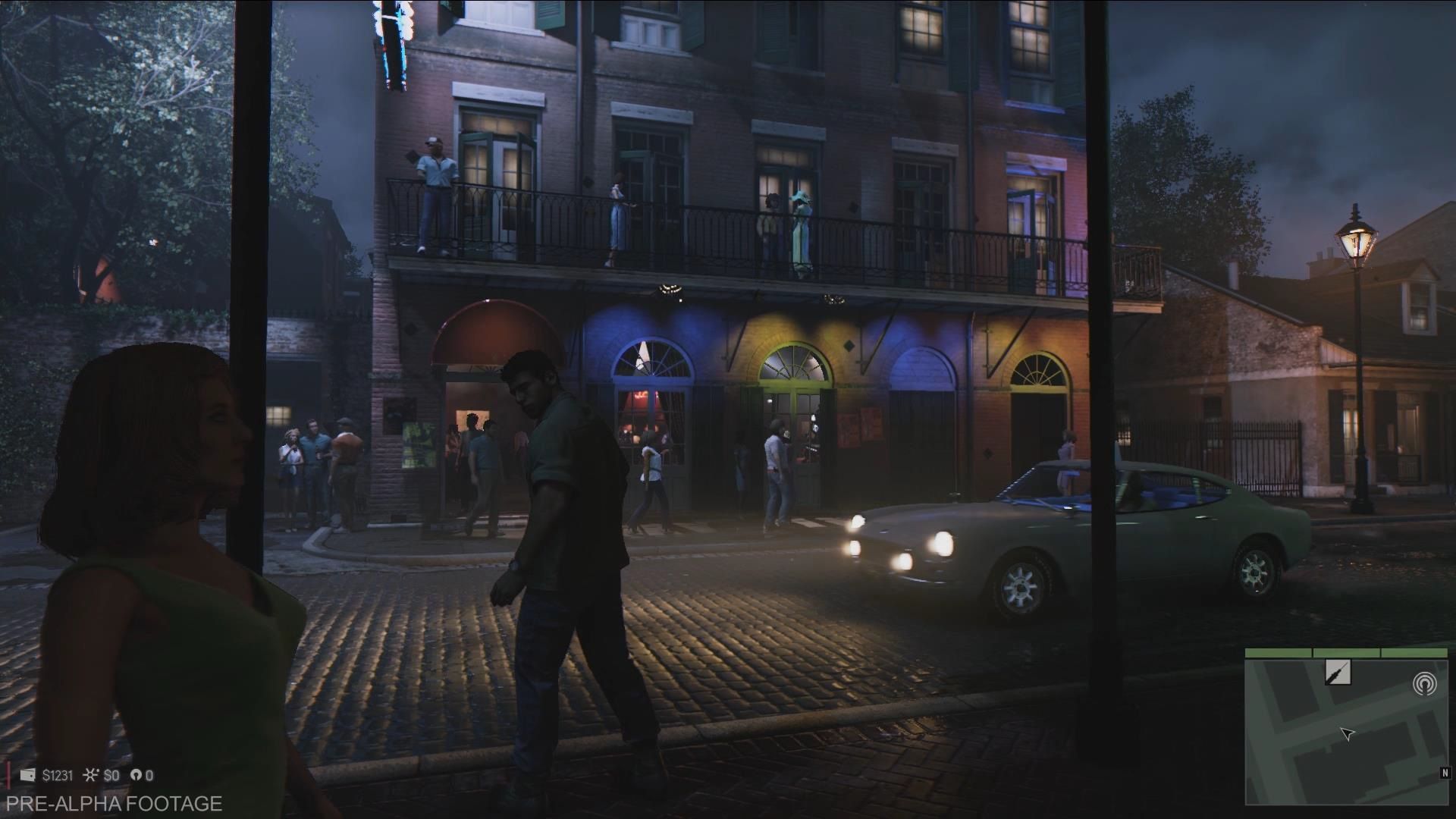Click the N compass indicator on the minimap

click(1445, 773)
